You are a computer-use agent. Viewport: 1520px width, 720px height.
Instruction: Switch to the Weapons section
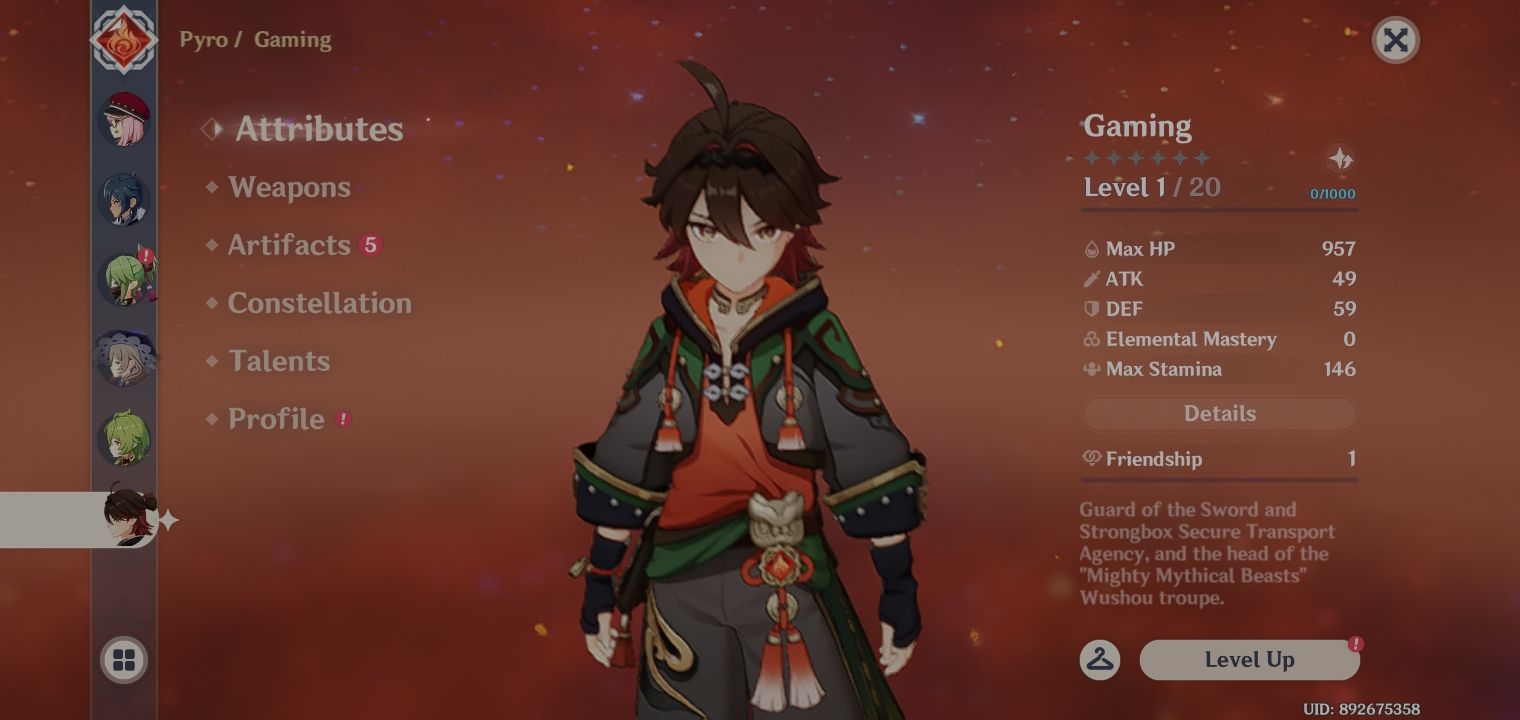click(289, 187)
